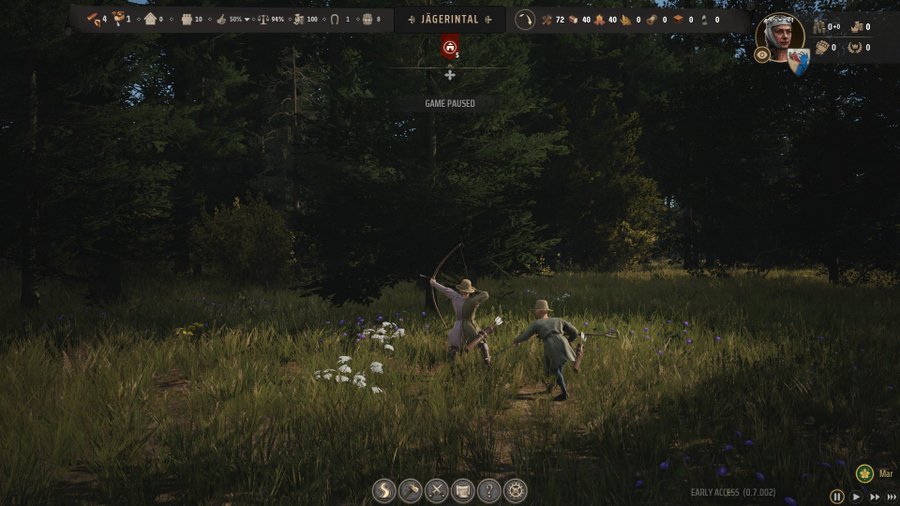Open the March season flower indicator
Image resolution: width=900 pixels, height=506 pixels.
point(865,473)
